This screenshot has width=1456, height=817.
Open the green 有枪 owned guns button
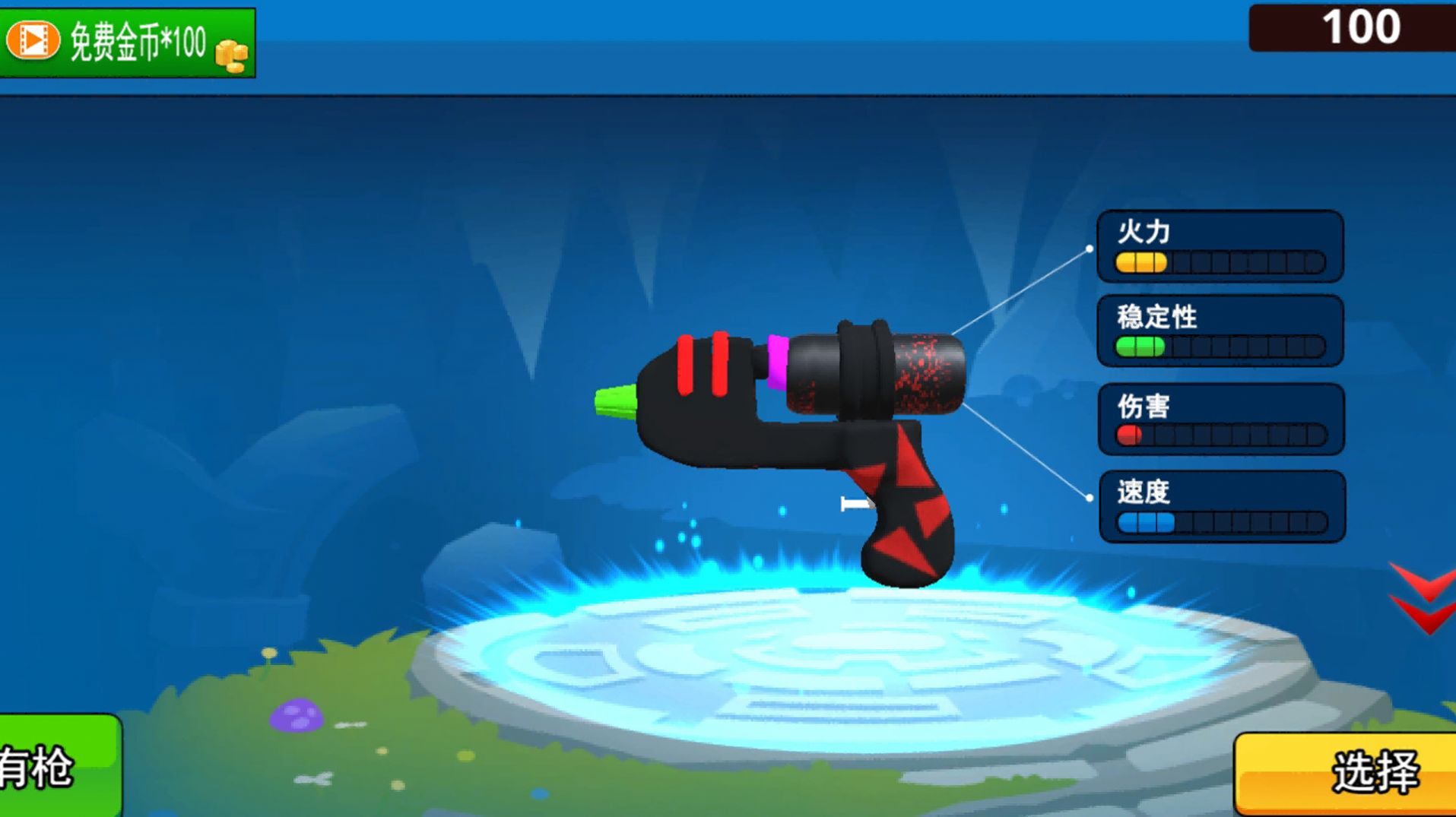tap(59, 765)
